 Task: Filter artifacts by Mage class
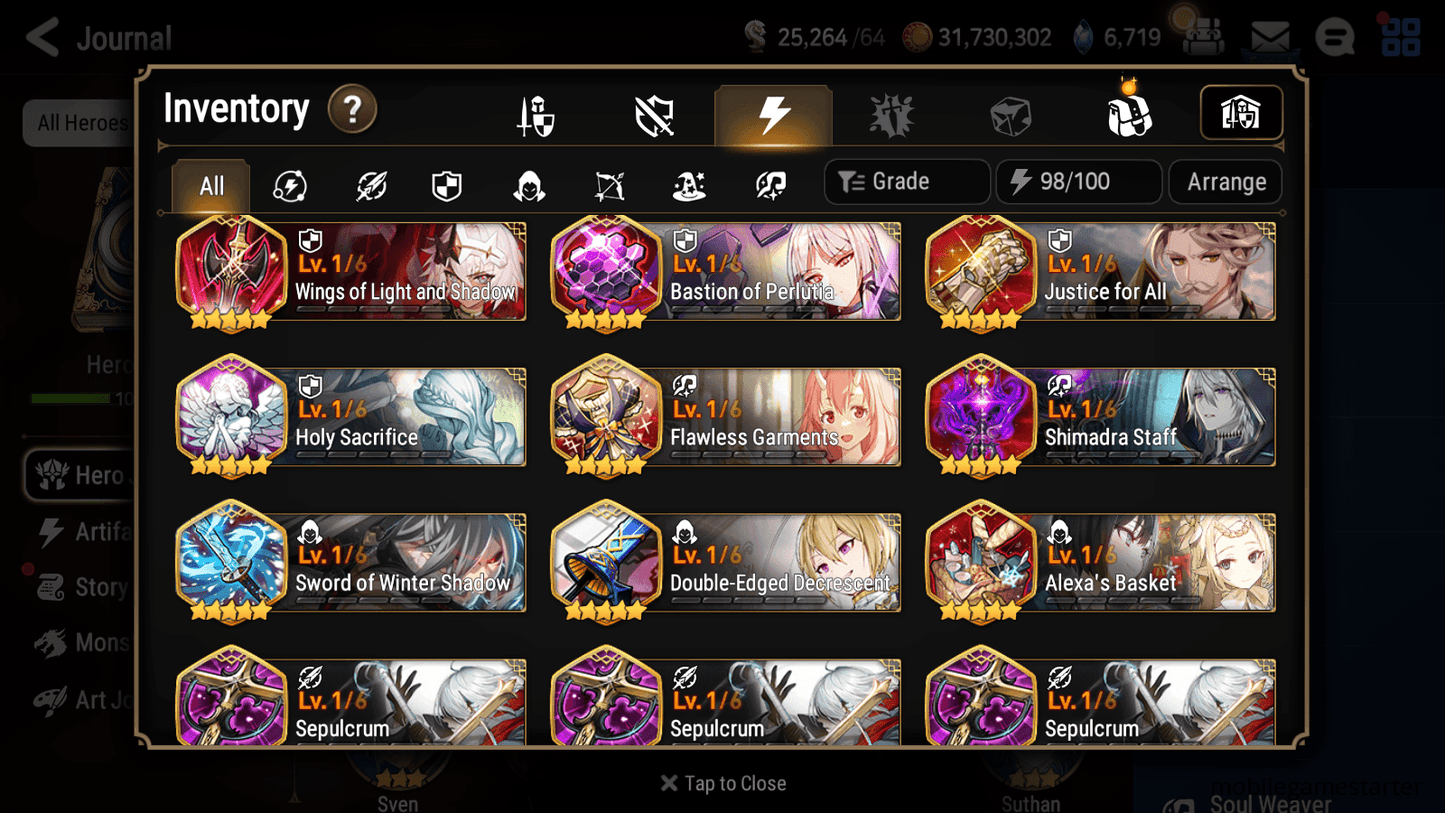pos(688,183)
